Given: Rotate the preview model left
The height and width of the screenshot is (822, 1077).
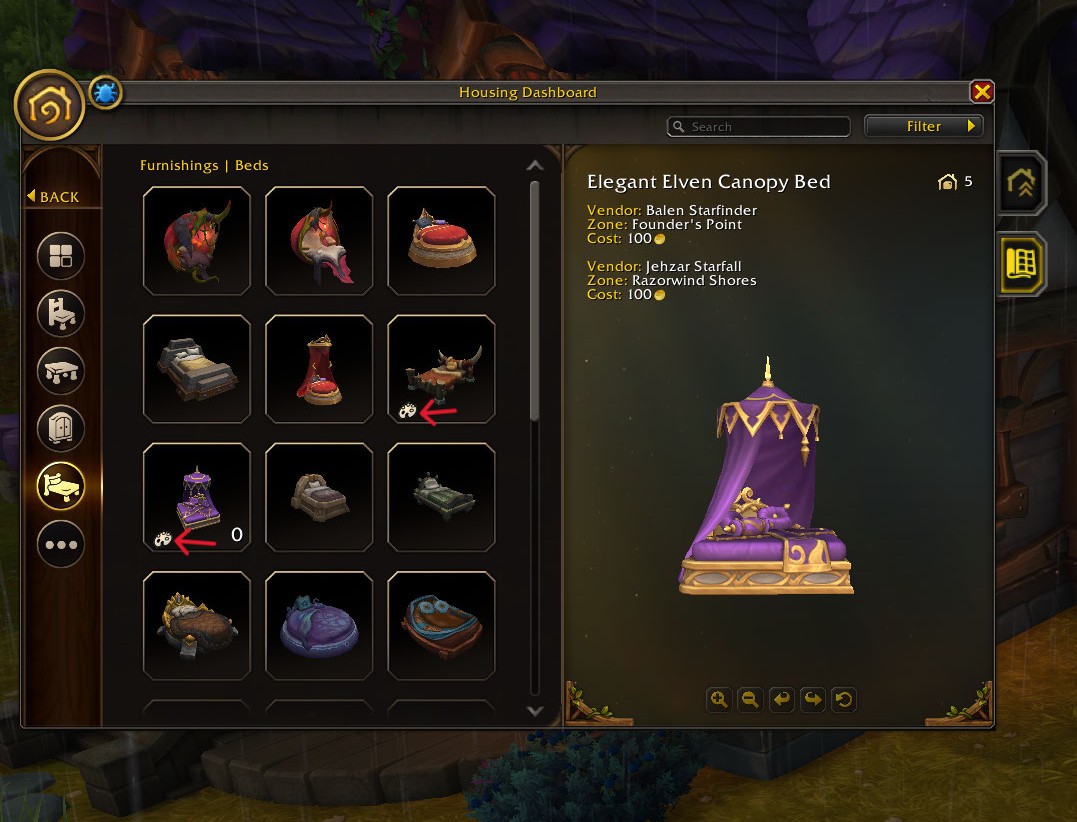Looking at the screenshot, I should coord(781,700).
